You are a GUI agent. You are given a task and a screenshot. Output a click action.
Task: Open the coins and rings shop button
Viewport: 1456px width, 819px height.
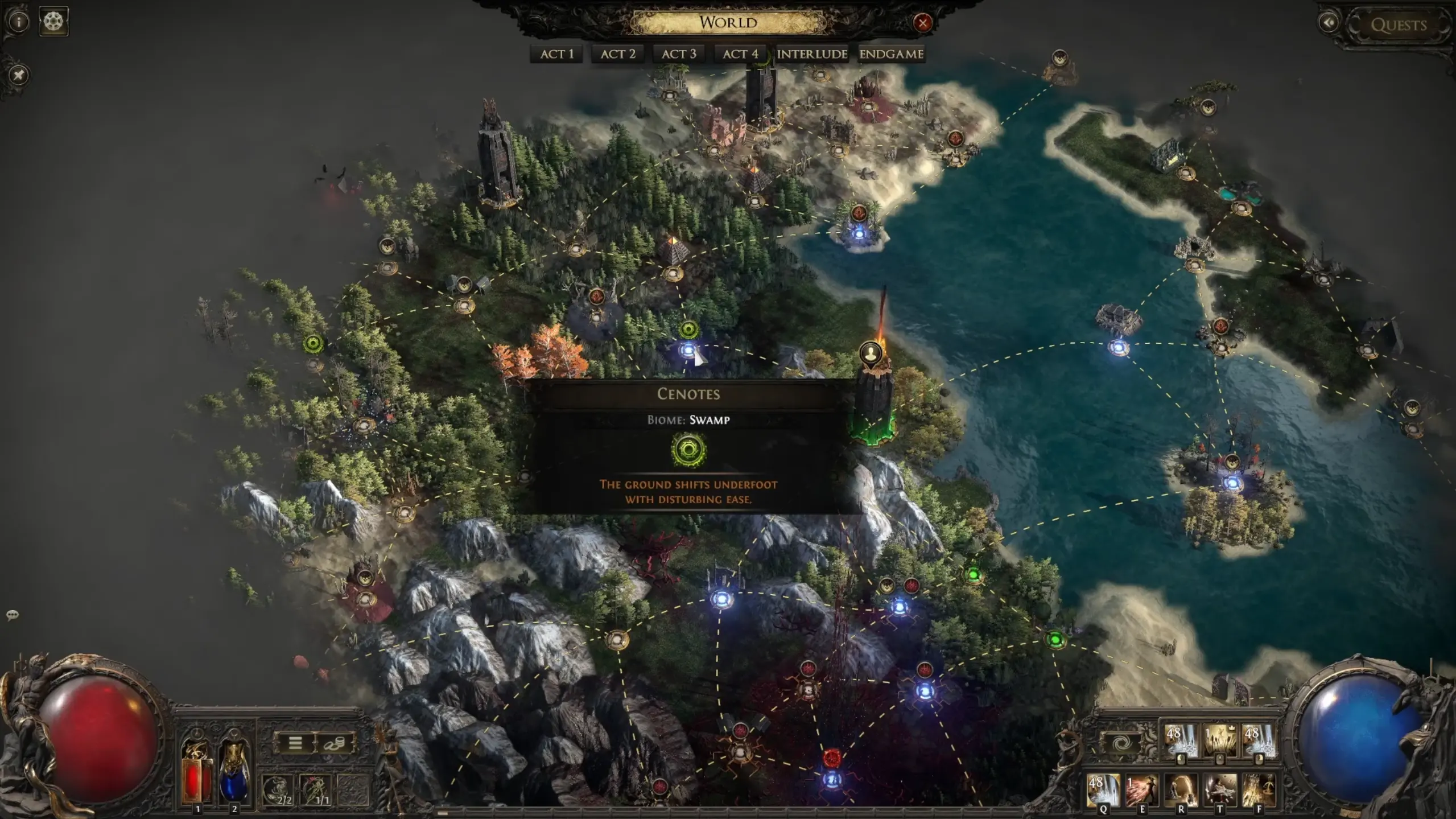[334, 743]
